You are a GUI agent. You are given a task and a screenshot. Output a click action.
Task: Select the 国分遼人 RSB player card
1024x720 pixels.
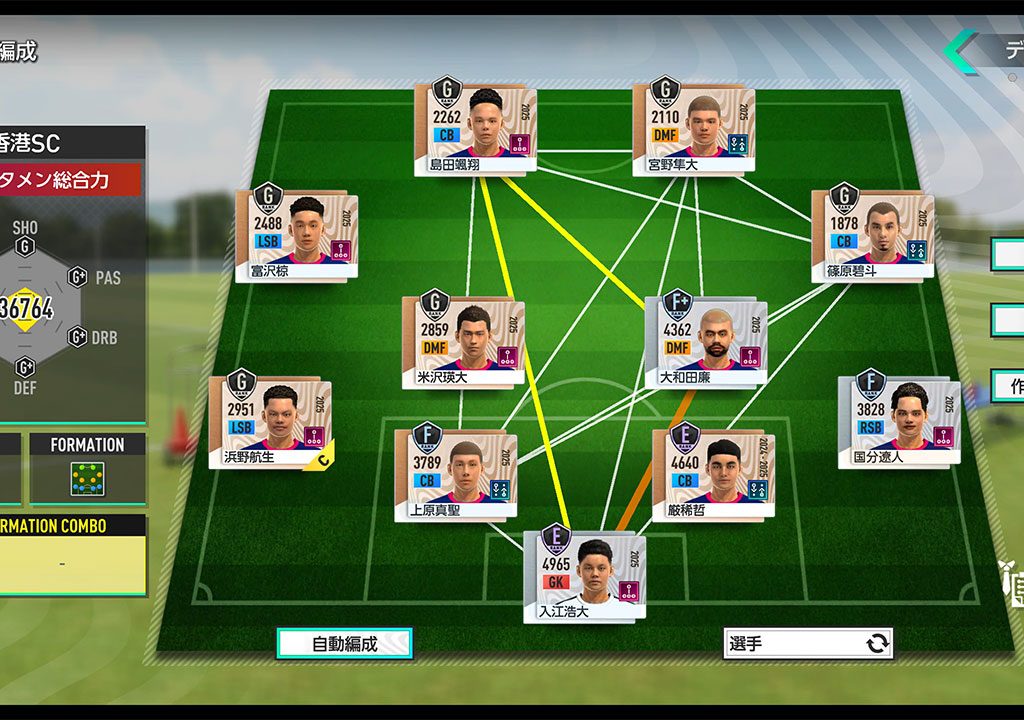click(898, 422)
